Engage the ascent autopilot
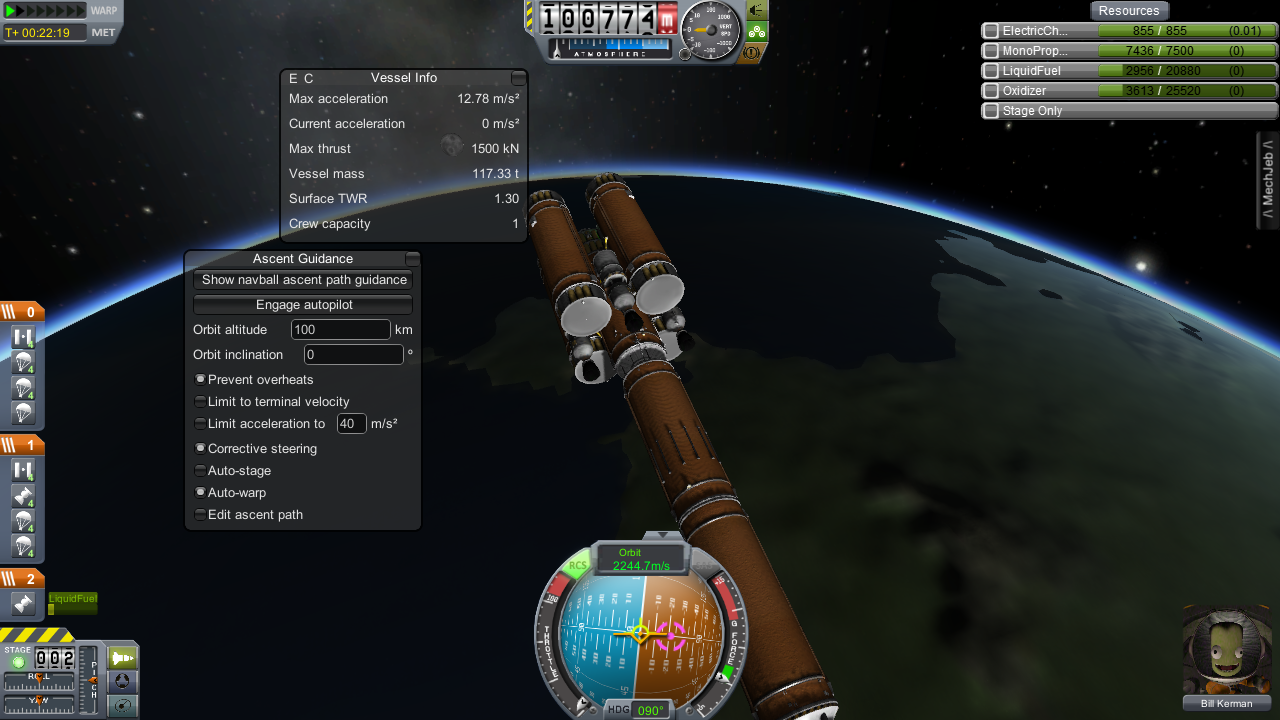1280x720 pixels. click(303, 305)
